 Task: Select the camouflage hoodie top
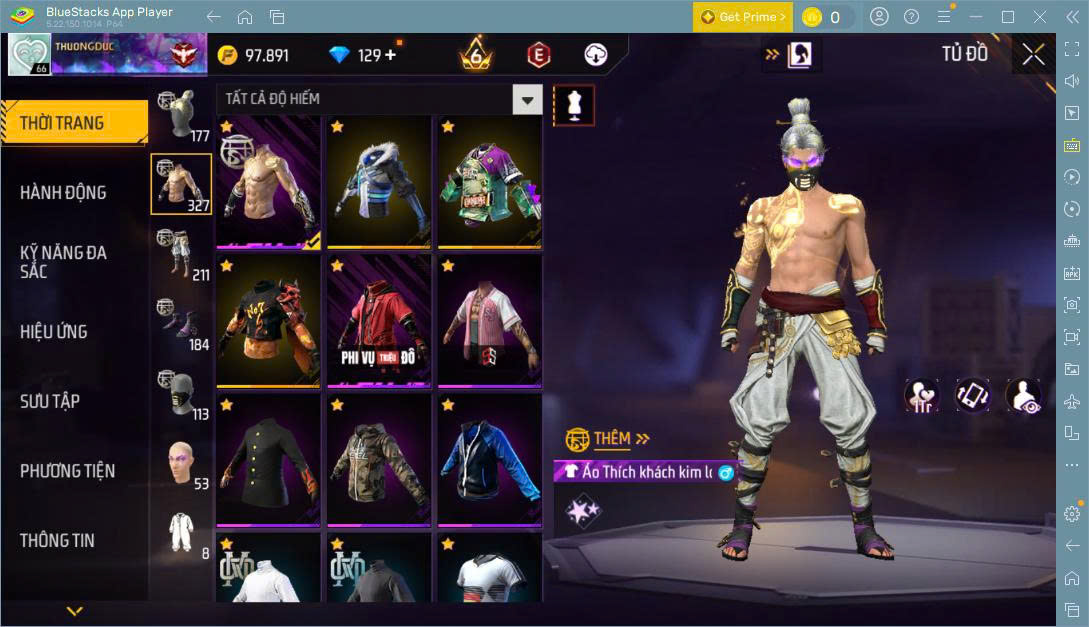click(x=379, y=460)
